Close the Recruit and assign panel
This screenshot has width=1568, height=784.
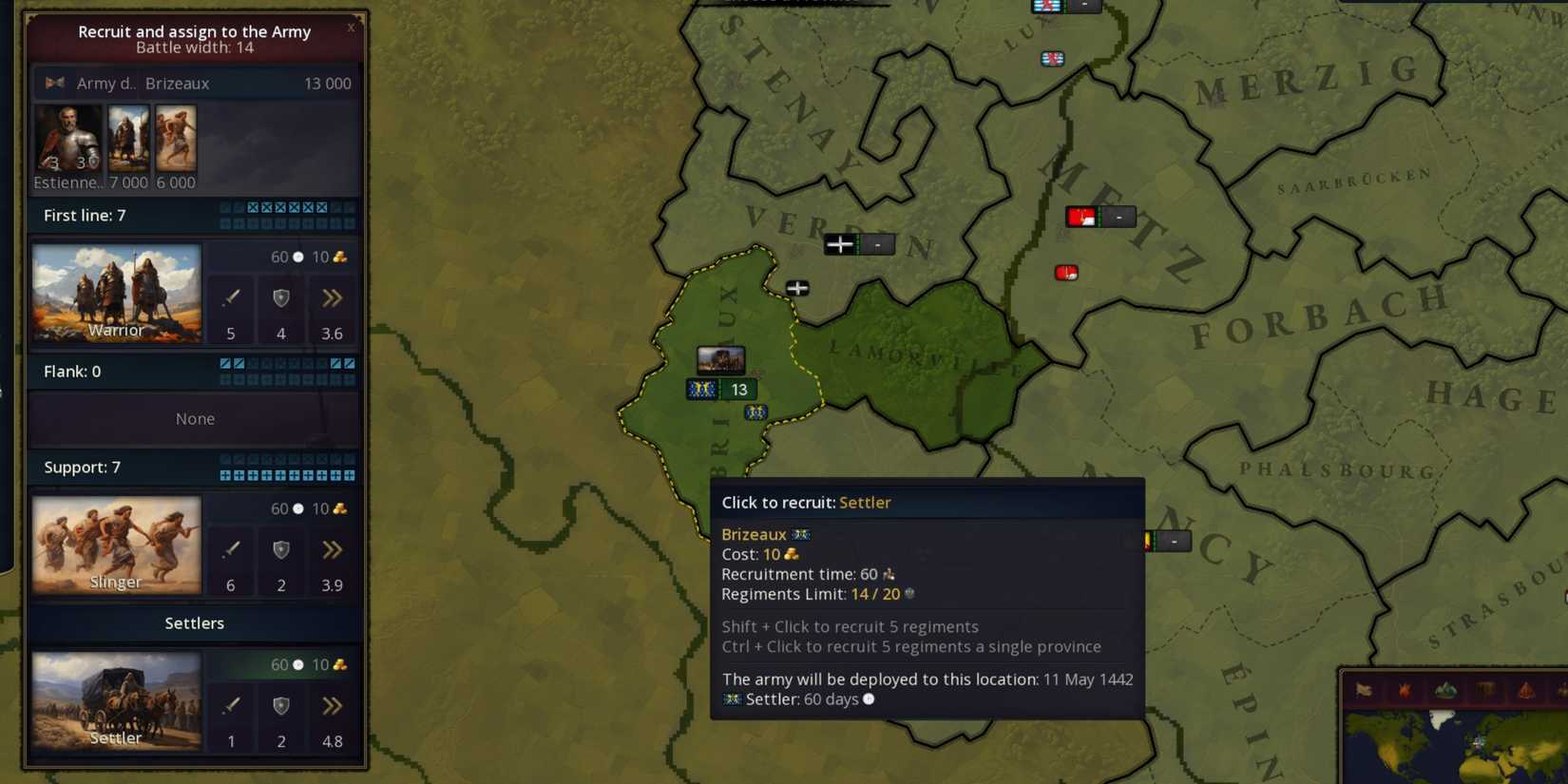351,28
